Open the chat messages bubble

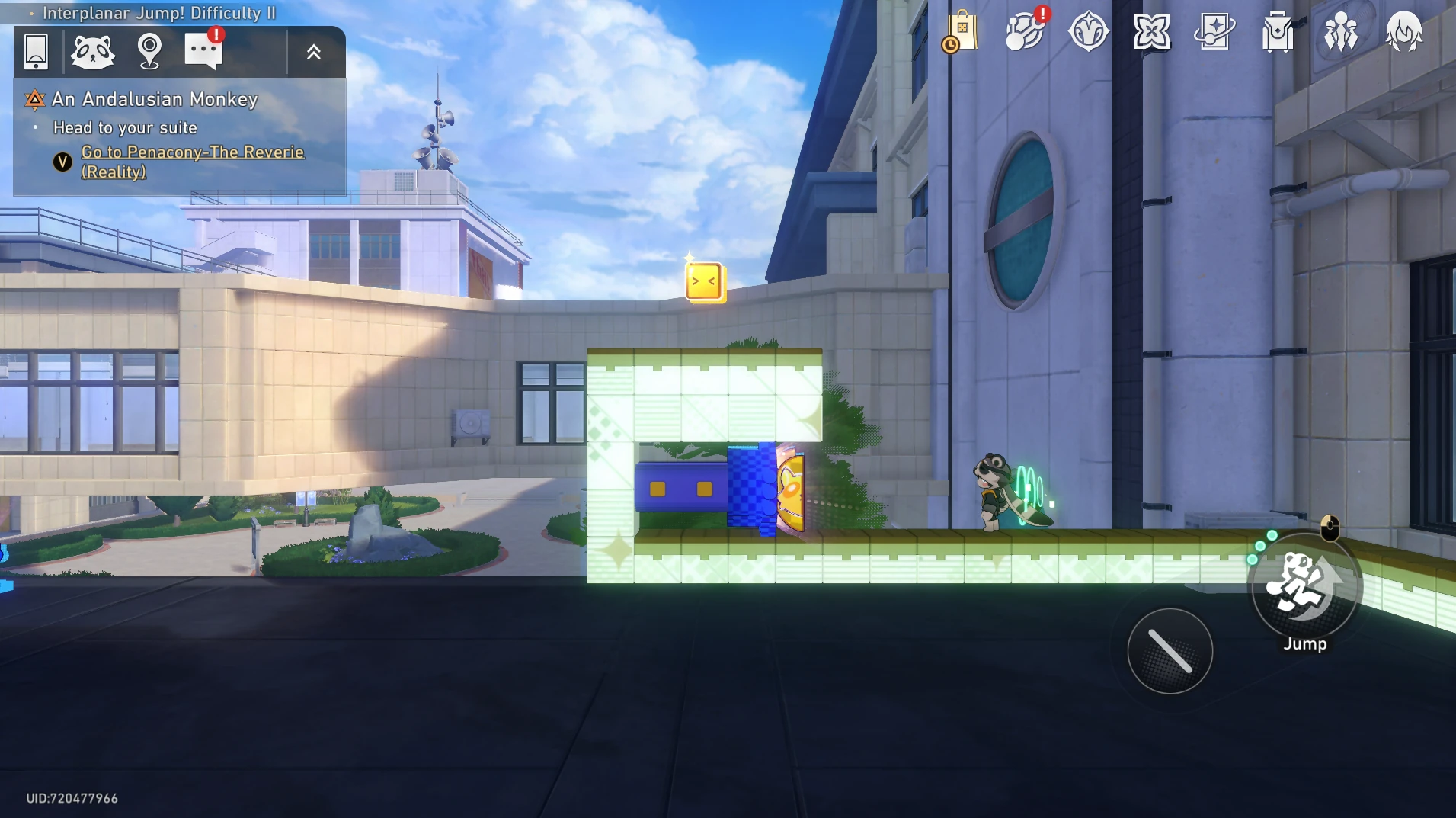pyautogui.click(x=203, y=51)
